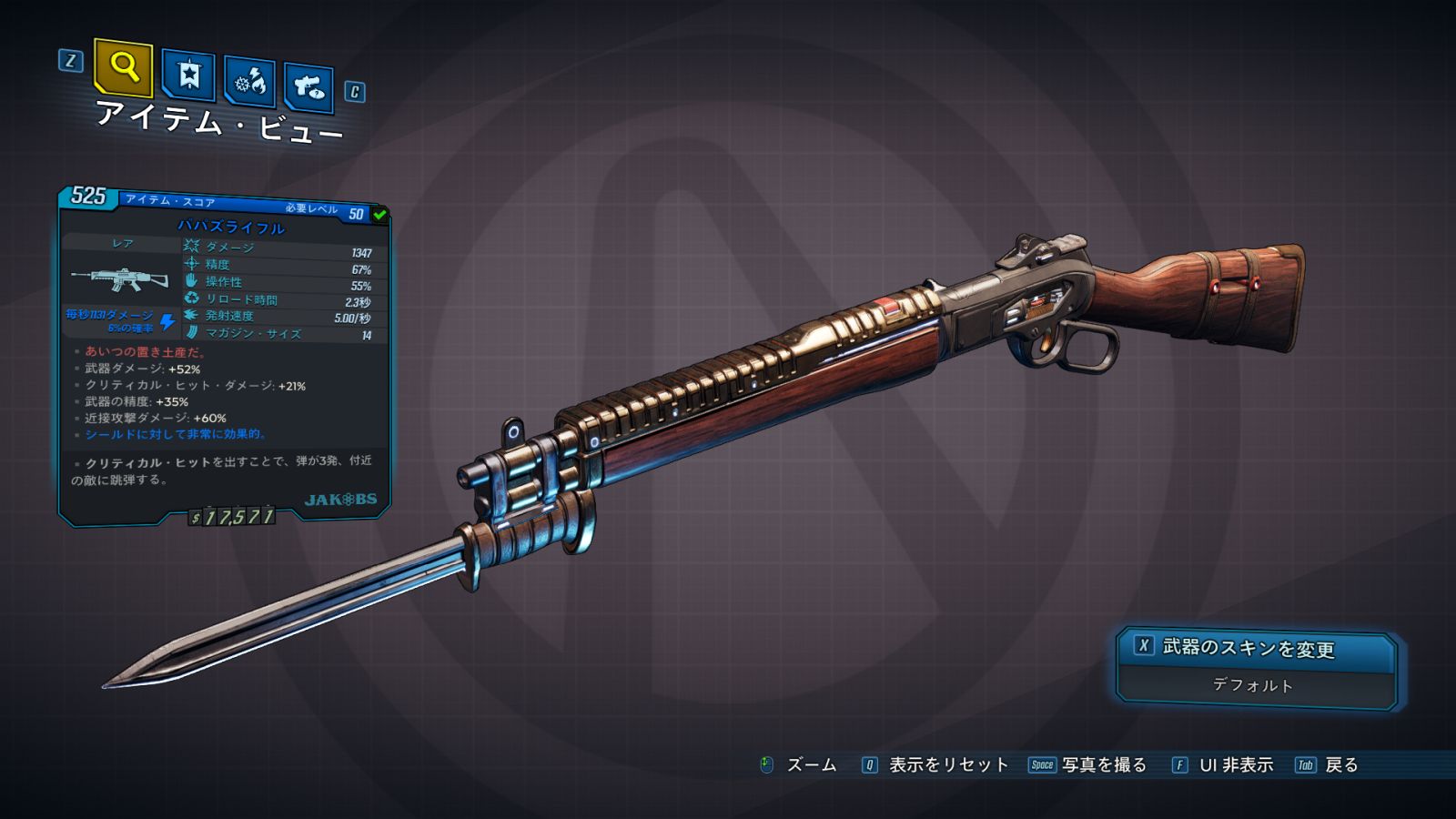The image size is (1456, 819).
Task: Switch to the gun icon tab
Action: [308, 87]
